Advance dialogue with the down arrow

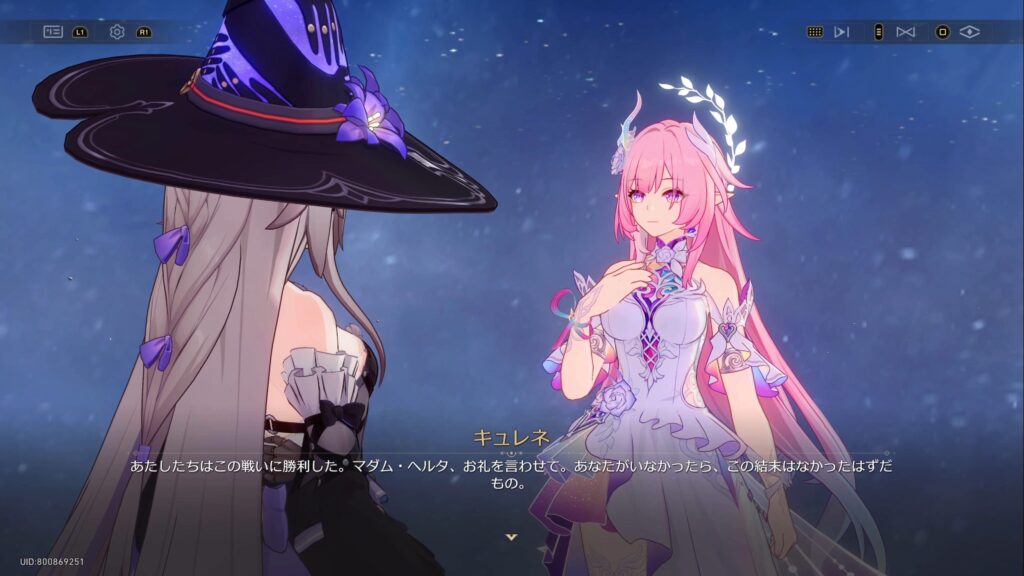tap(512, 537)
